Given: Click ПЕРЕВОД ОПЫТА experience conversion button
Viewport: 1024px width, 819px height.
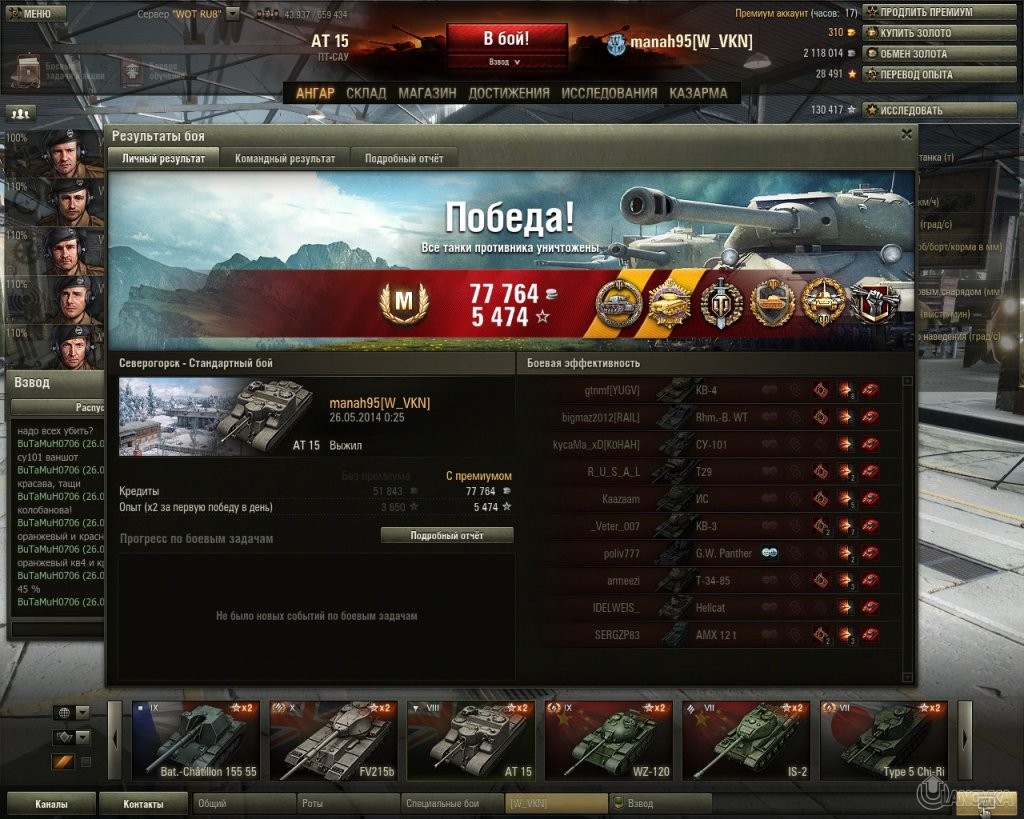Looking at the screenshot, I should (915, 74).
